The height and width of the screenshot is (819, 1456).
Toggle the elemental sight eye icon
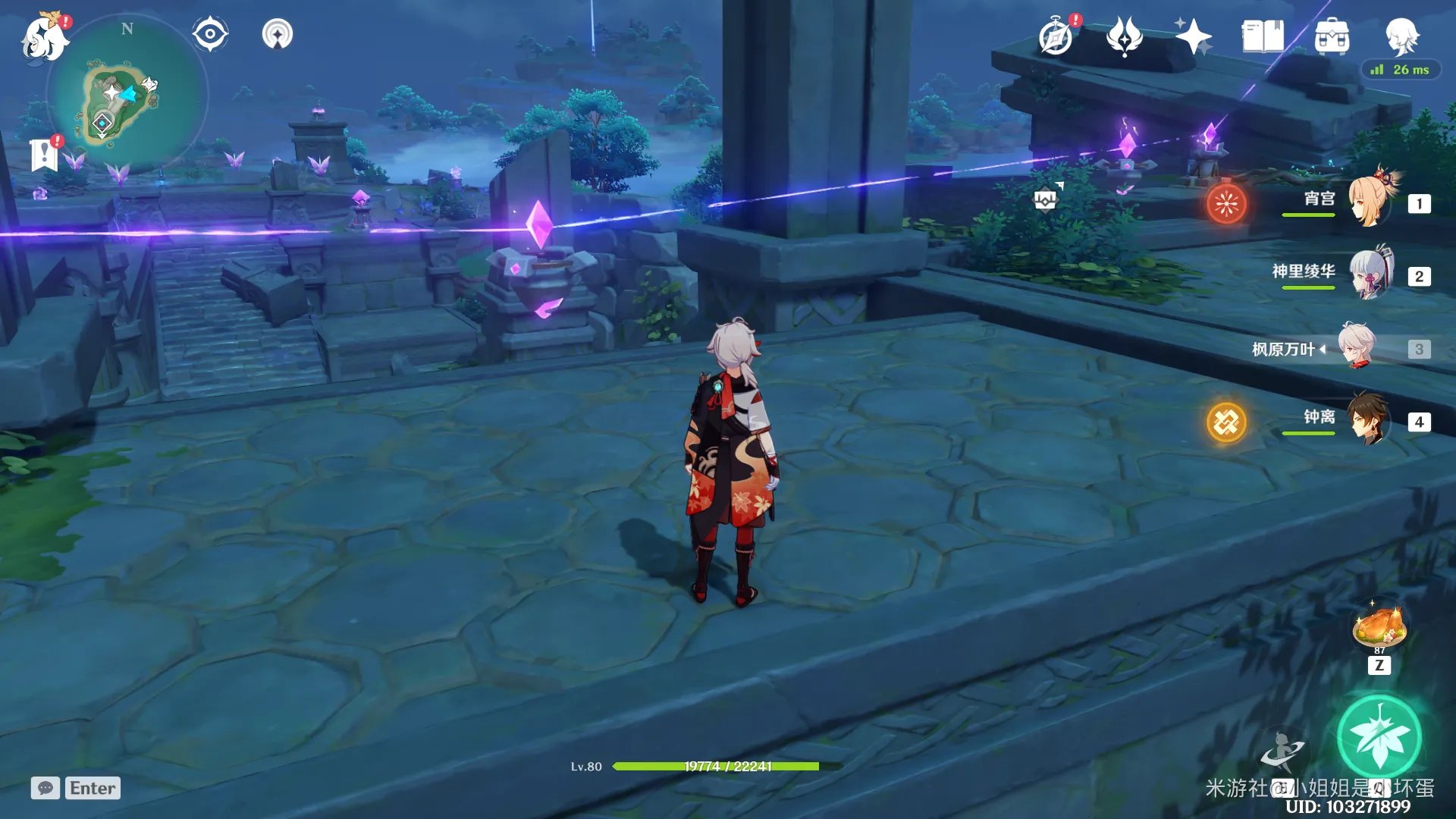coord(210,34)
